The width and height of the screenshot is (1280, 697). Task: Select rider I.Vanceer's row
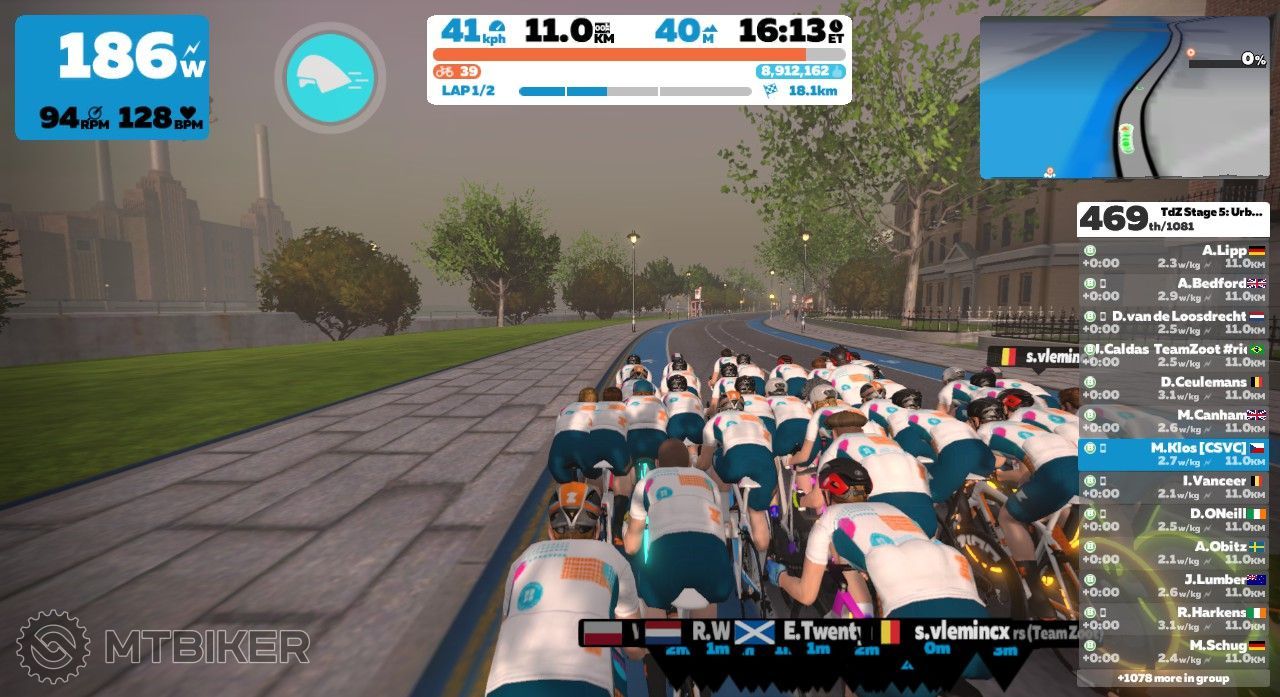click(x=1173, y=488)
